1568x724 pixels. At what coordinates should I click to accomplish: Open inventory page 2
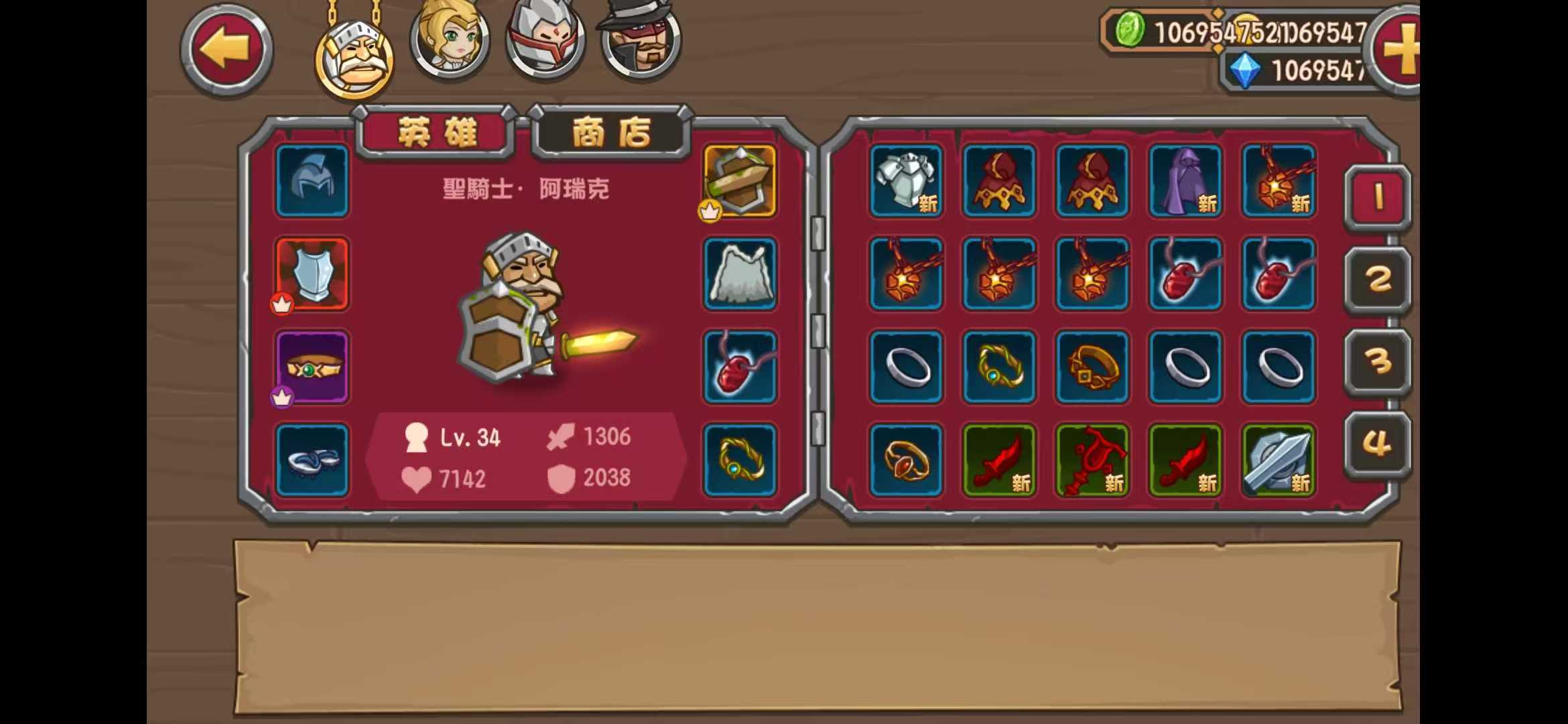click(1378, 280)
